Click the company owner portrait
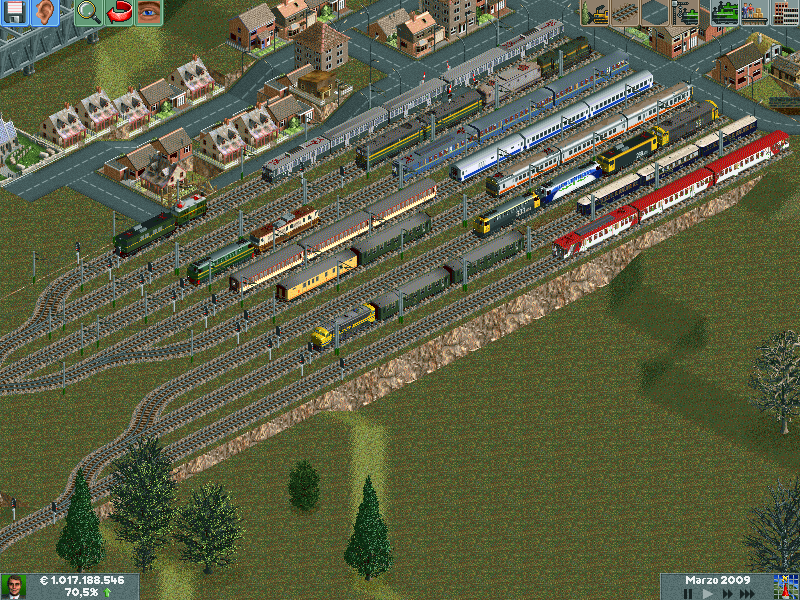 tap(14, 586)
